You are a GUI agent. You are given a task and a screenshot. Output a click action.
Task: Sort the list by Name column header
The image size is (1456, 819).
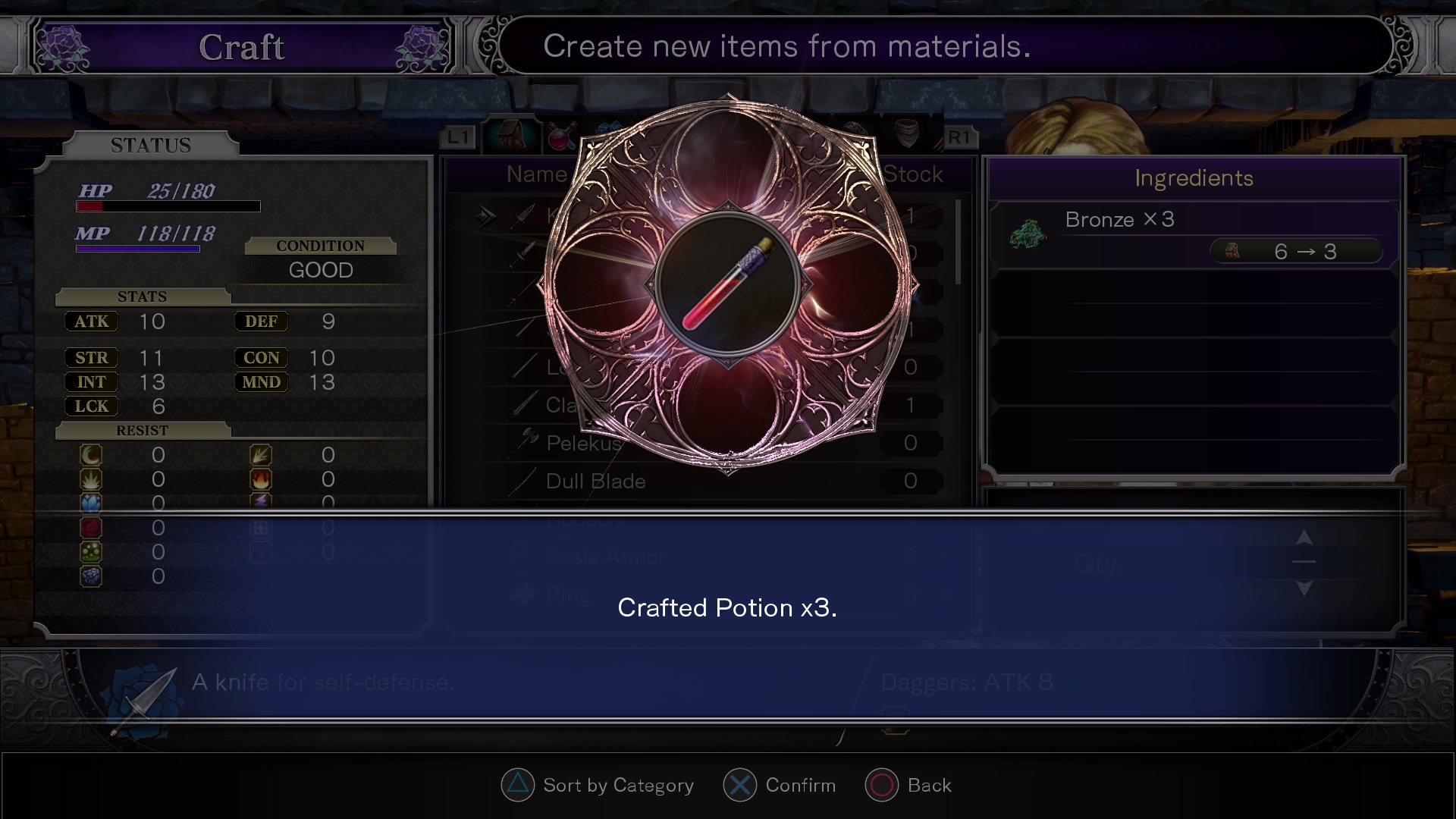(537, 174)
